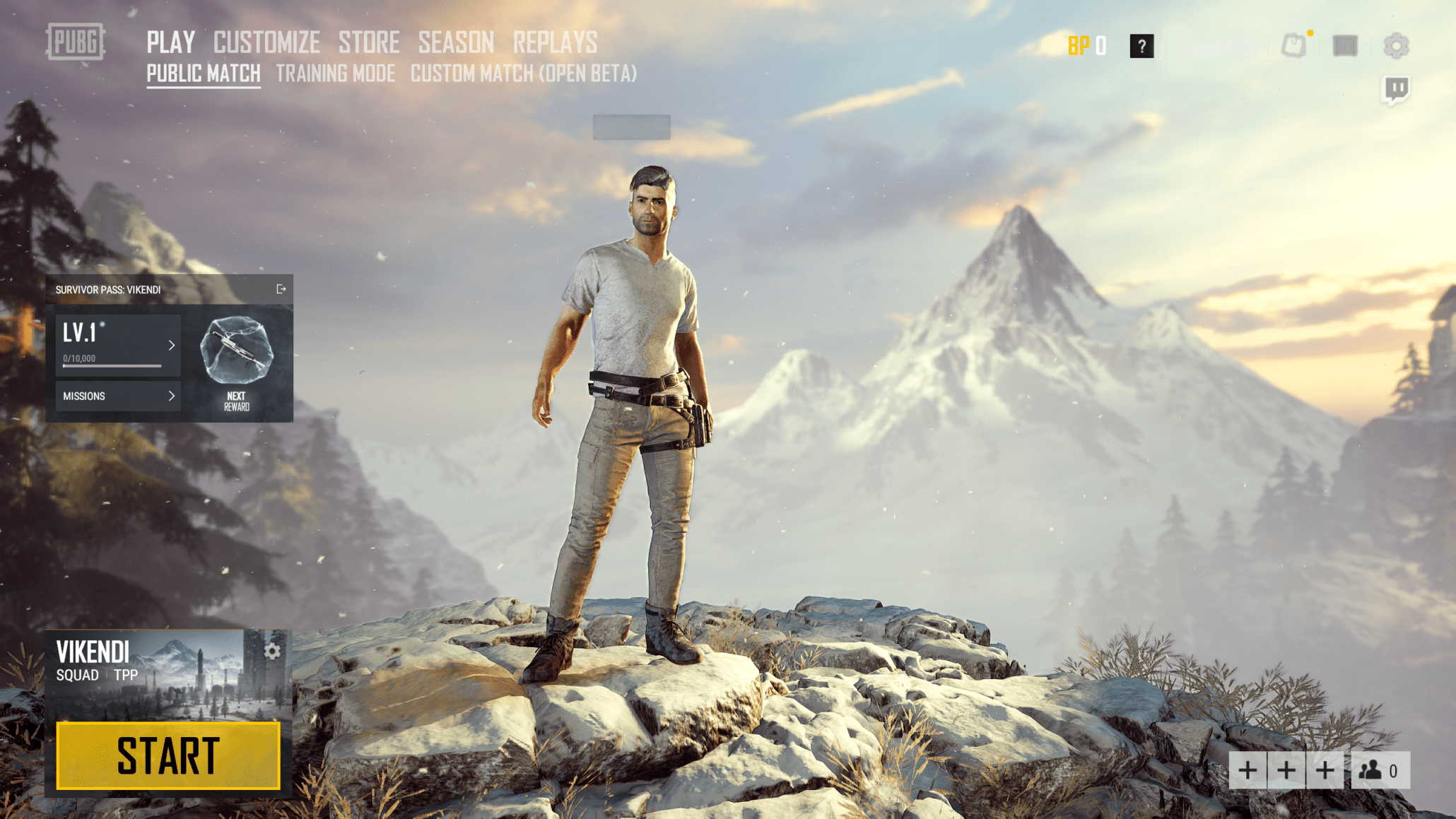The width and height of the screenshot is (1456, 819).
Task: Switch to the CUSTOMIZE menu tab
Action: point(266,41)
